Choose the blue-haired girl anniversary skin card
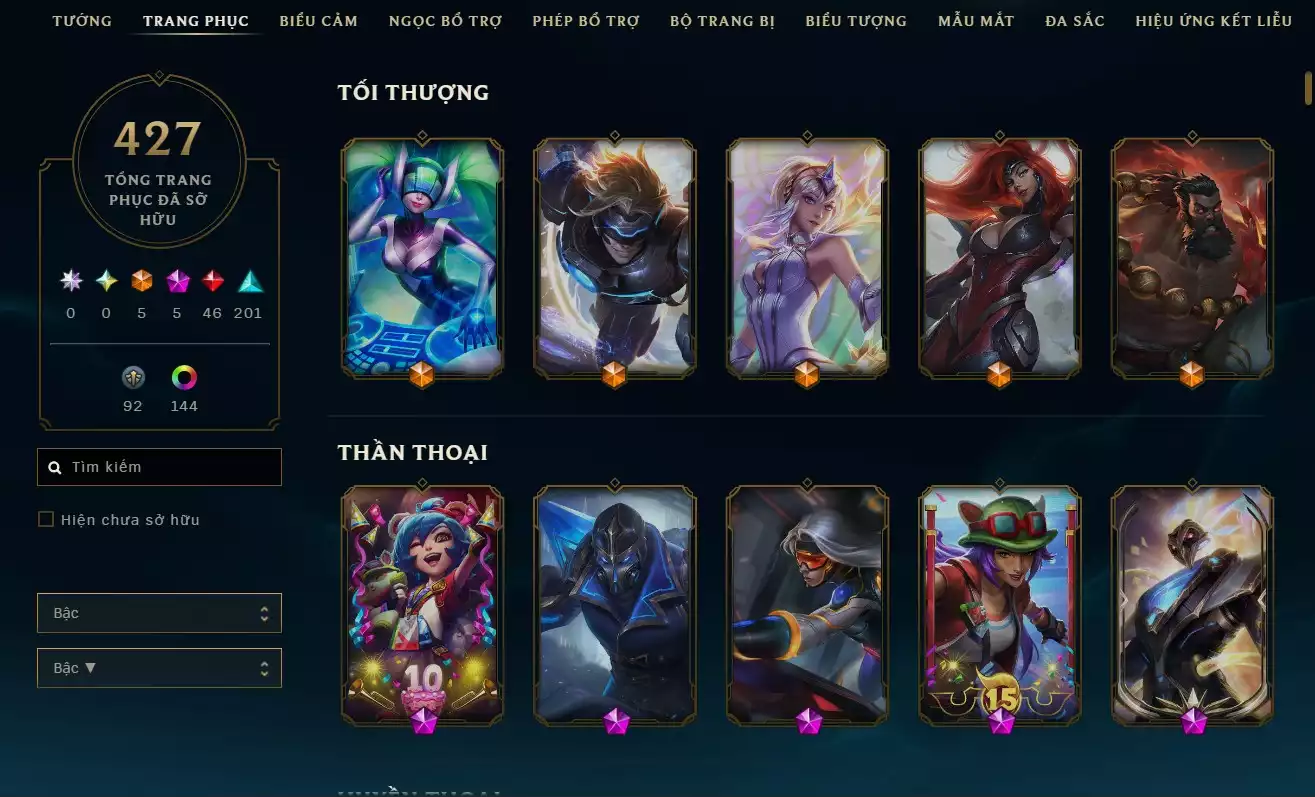Image resolution: width=1315 pixels, height=797 pixels. pos(422,604)
